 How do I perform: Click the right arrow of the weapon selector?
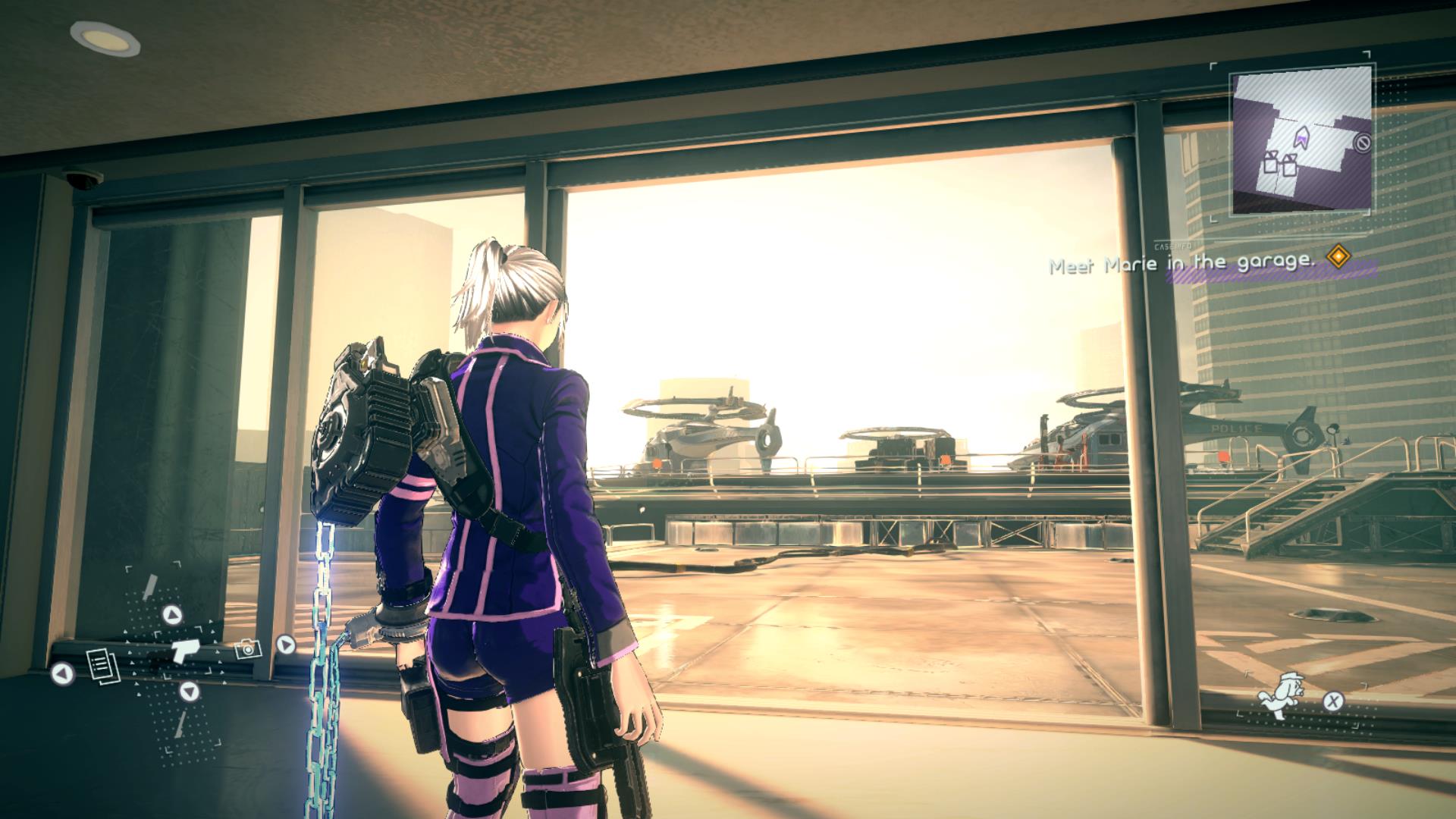click(x=285, y=645)
